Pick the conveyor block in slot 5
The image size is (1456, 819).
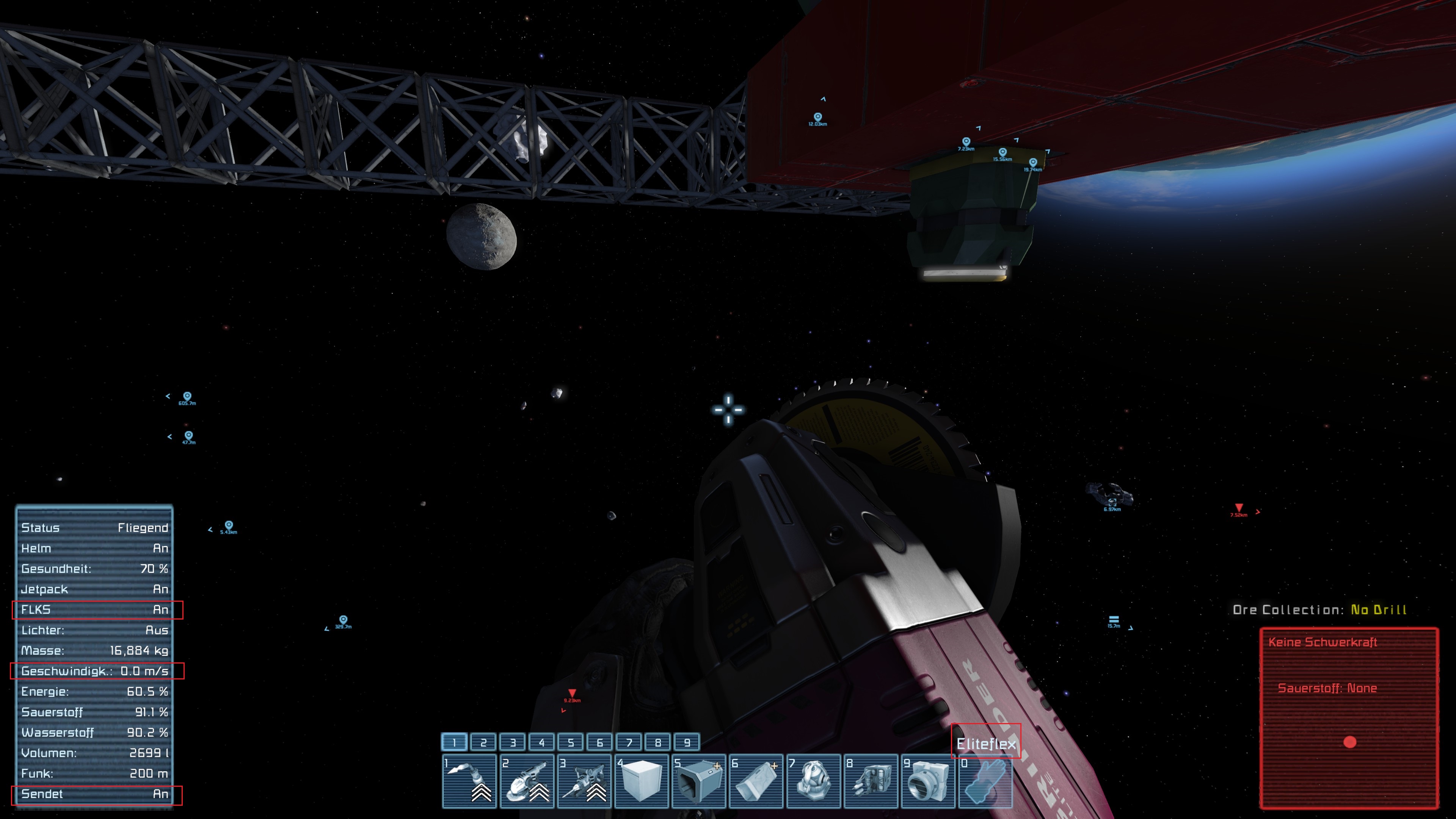click(x=699, y=781)
